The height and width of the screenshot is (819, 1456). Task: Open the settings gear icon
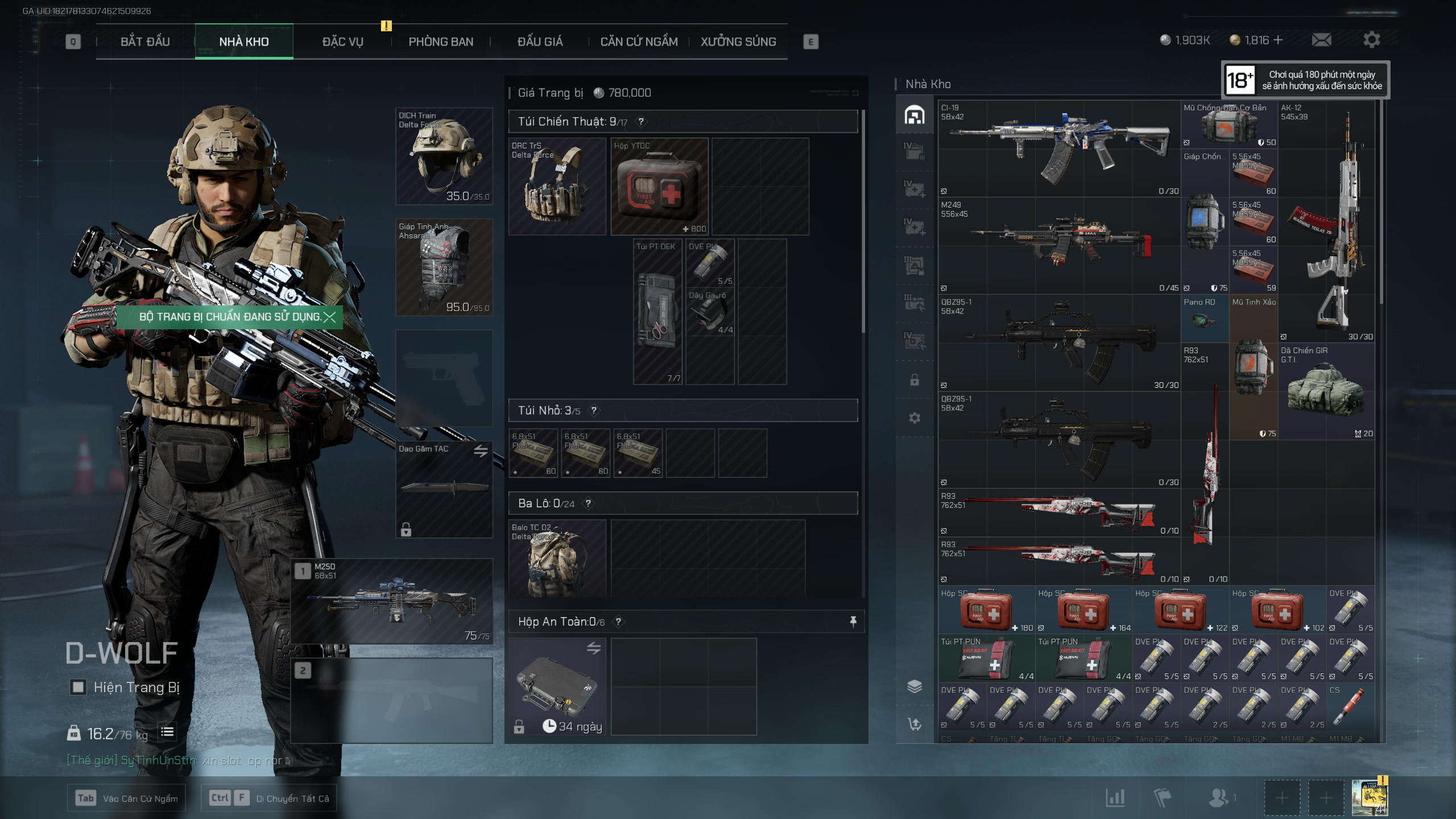(x=1371, y=40)
